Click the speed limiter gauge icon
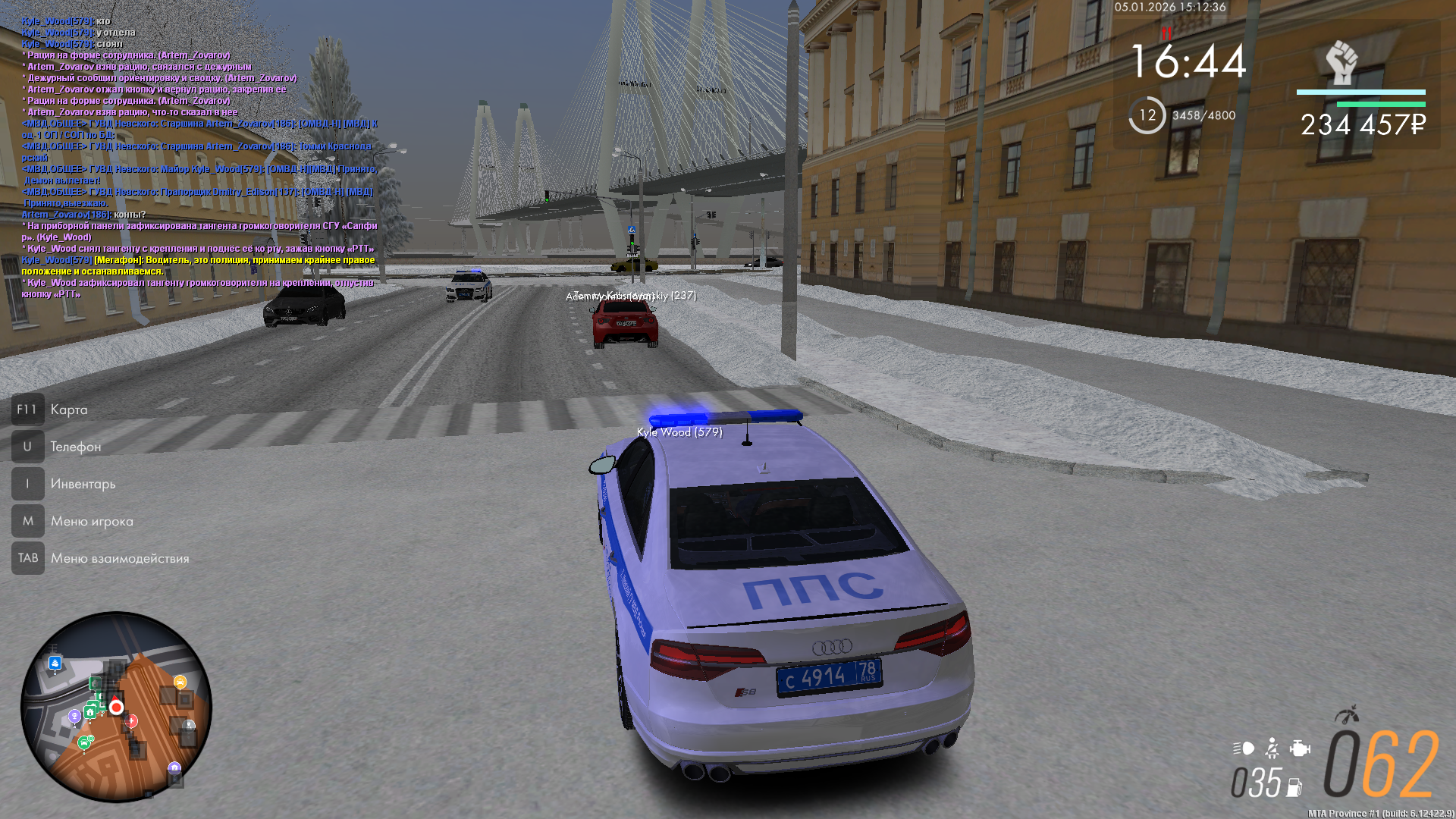 tap(1347, 715)
